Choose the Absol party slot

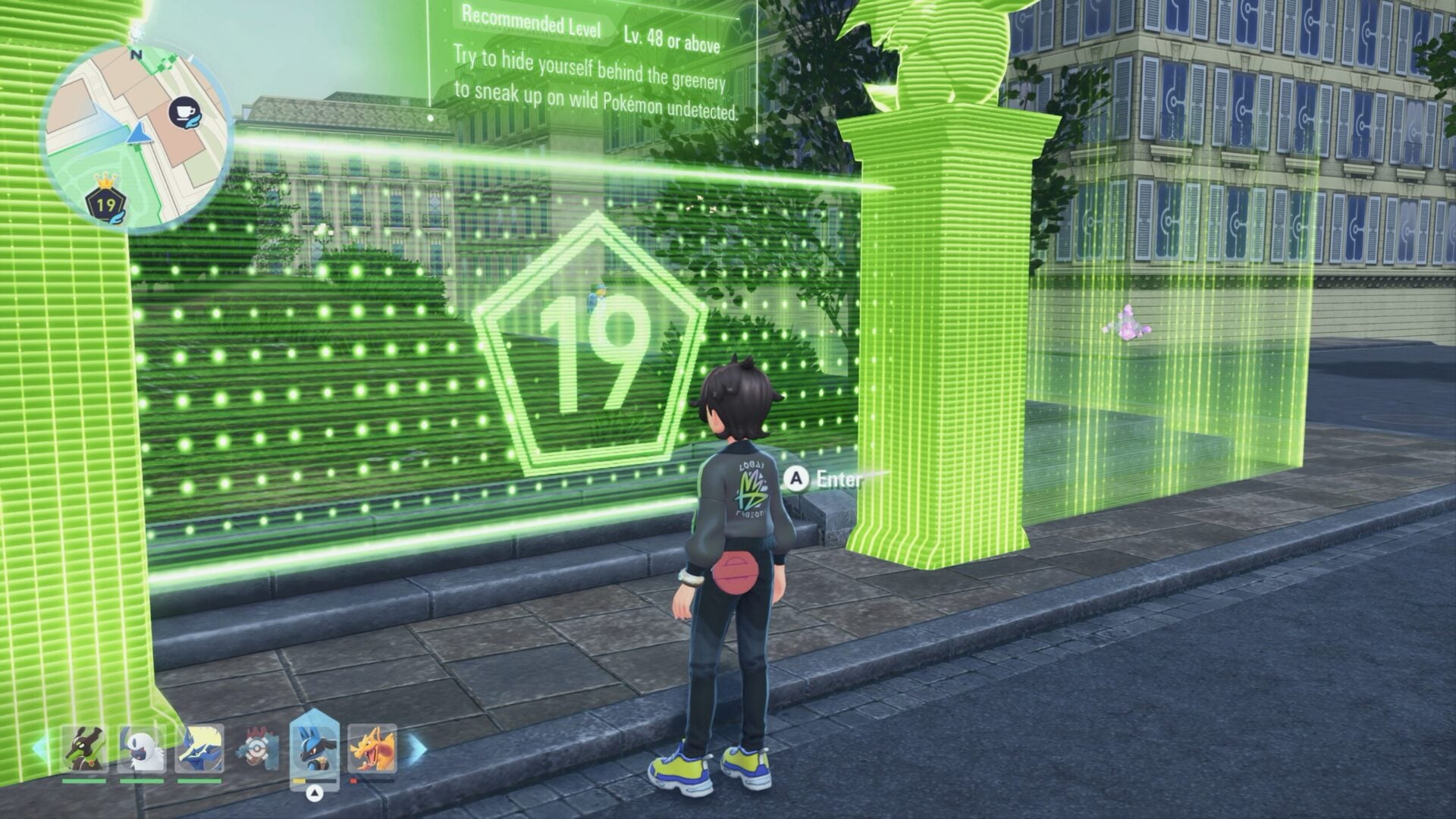coord(142,748)
